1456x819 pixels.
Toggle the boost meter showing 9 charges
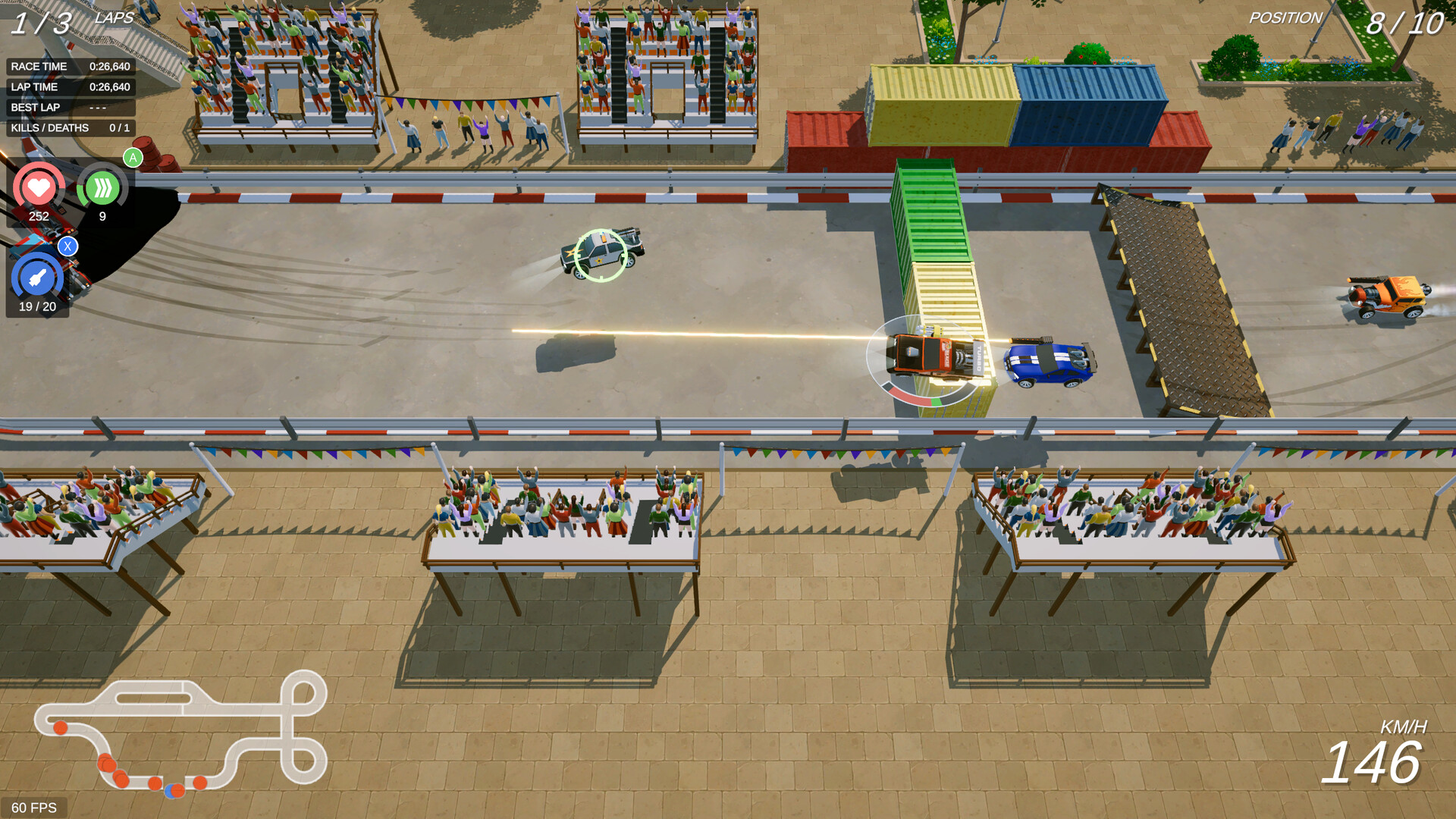[x=102, y=217]
